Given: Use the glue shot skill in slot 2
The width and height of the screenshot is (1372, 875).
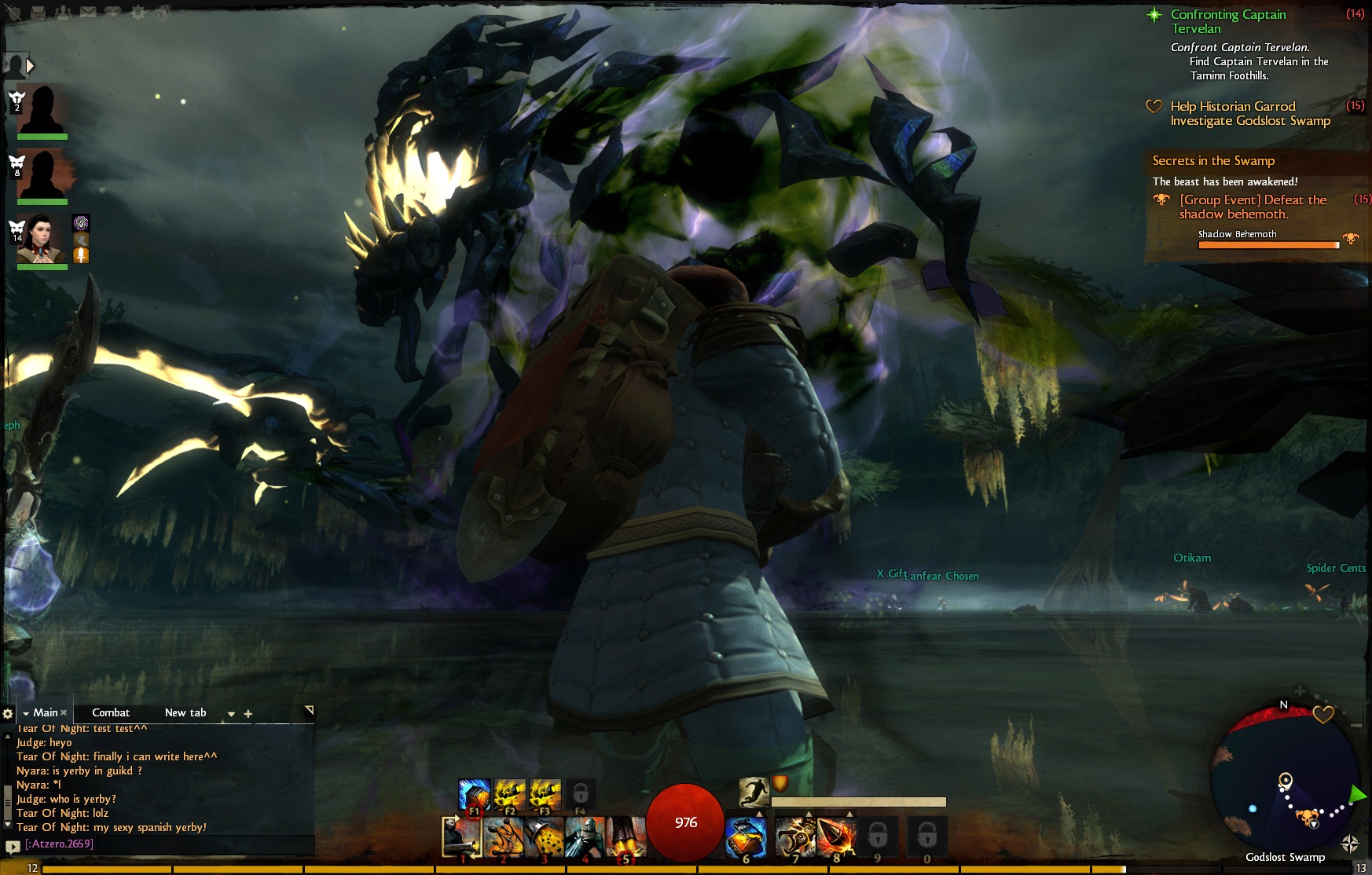Looking at the screenshot, I should click(504, 837).
